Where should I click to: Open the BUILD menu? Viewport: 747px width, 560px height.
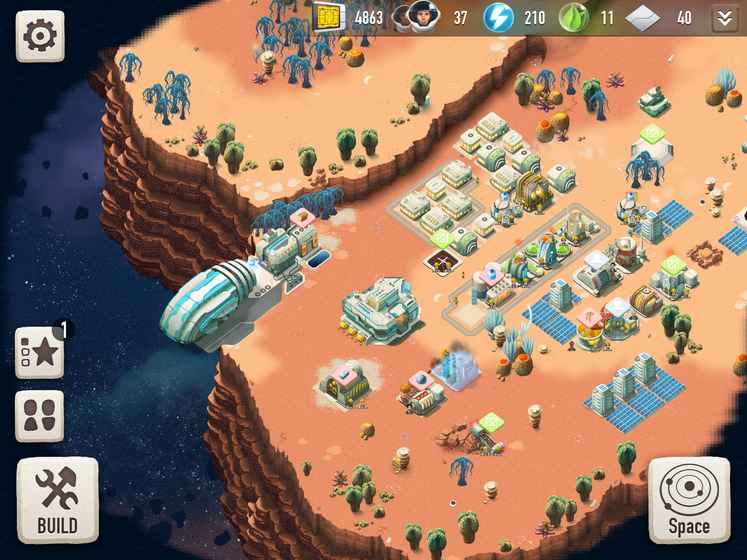click(57, 500)
